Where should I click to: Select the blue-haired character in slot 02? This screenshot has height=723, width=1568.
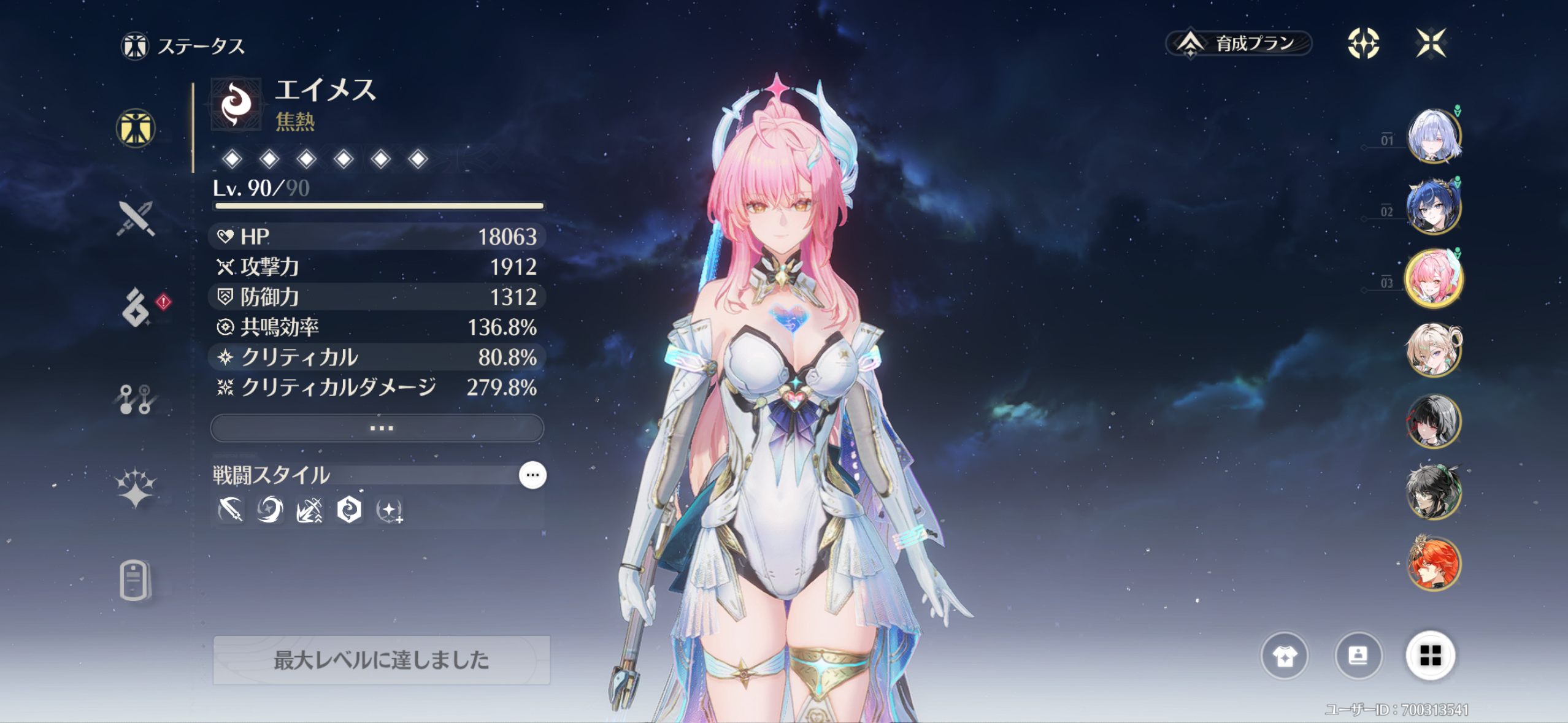pyautogui.click(x=1434, y=207)
